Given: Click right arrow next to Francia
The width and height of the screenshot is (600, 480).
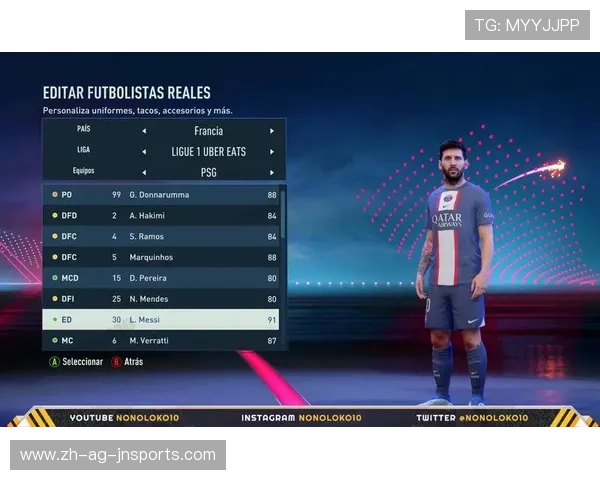Looking at the screenshot, I should click(x=272, y=131).
